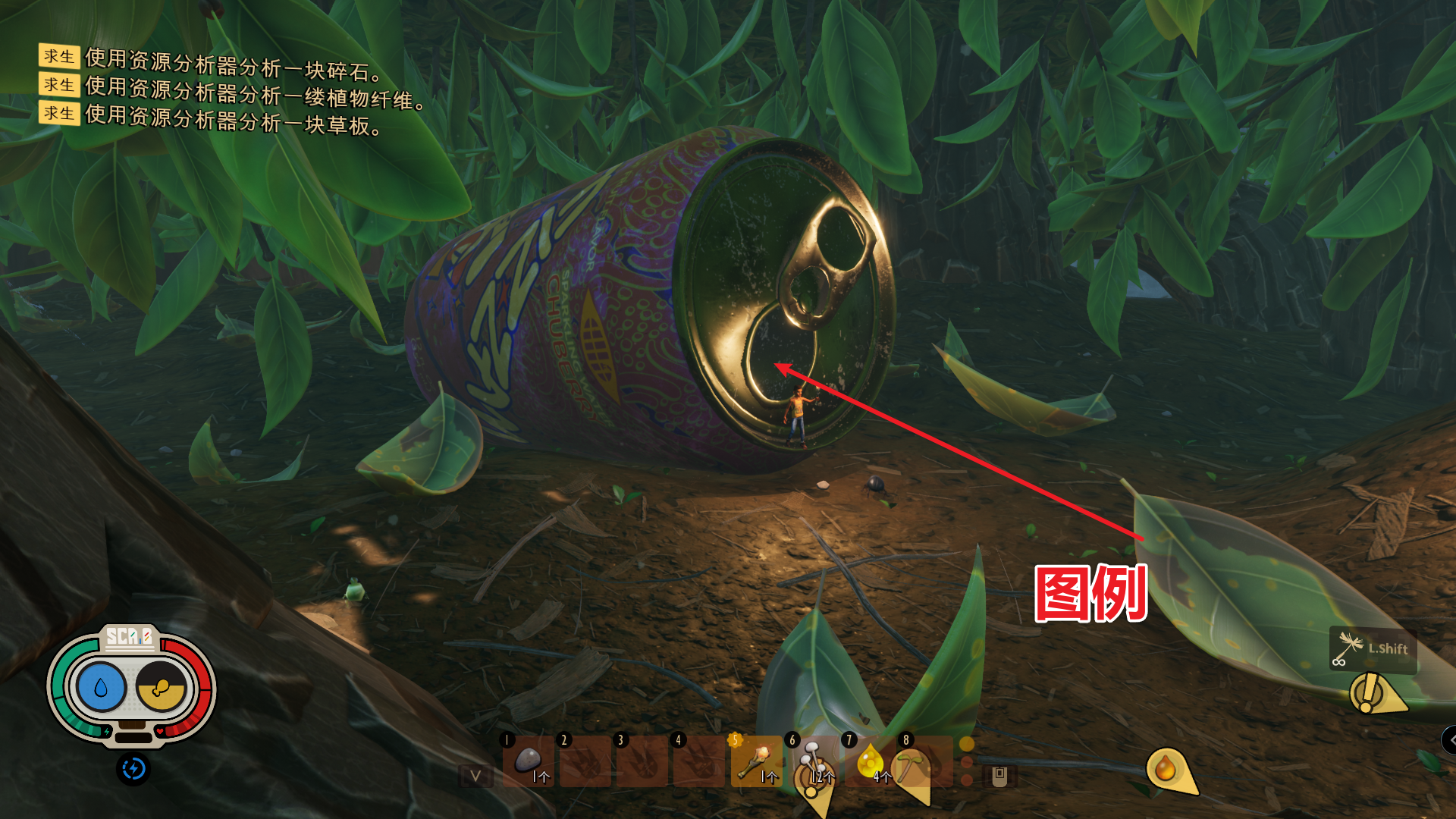This screenshot has height=819, width=1456.
Task: Select the pebblet in hotbar slot 1
Action: [x=529, y=761]
